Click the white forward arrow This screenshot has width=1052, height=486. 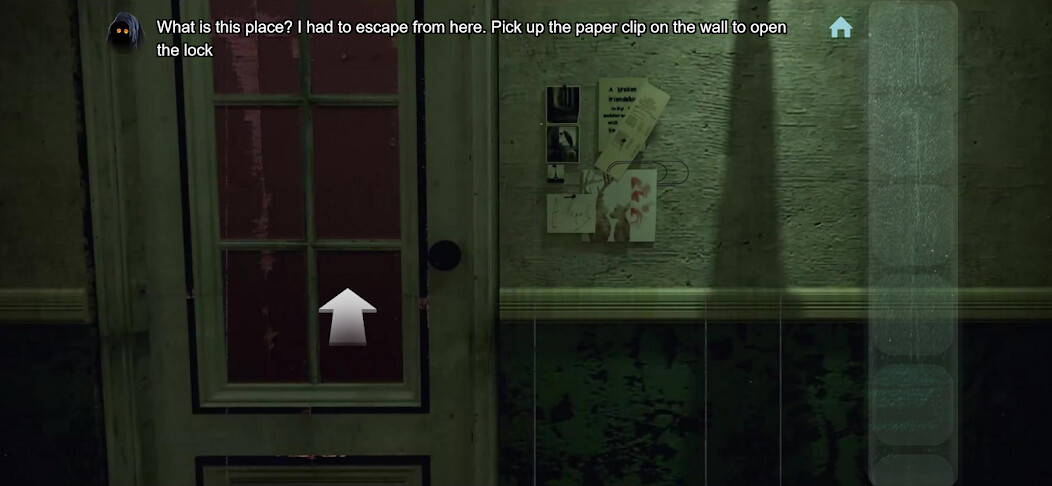[x=347, y=317]
